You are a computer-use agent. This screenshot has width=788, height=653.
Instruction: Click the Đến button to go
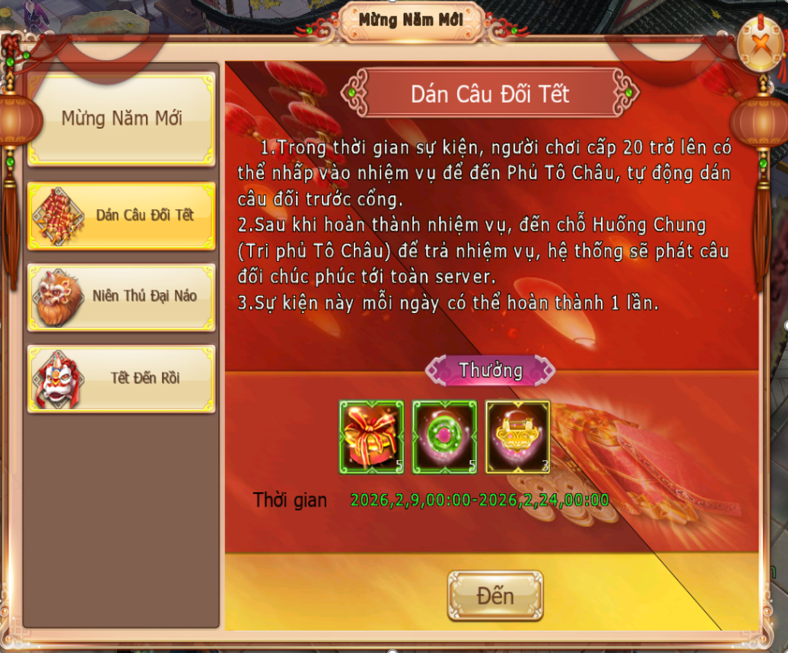pos(495,596)
